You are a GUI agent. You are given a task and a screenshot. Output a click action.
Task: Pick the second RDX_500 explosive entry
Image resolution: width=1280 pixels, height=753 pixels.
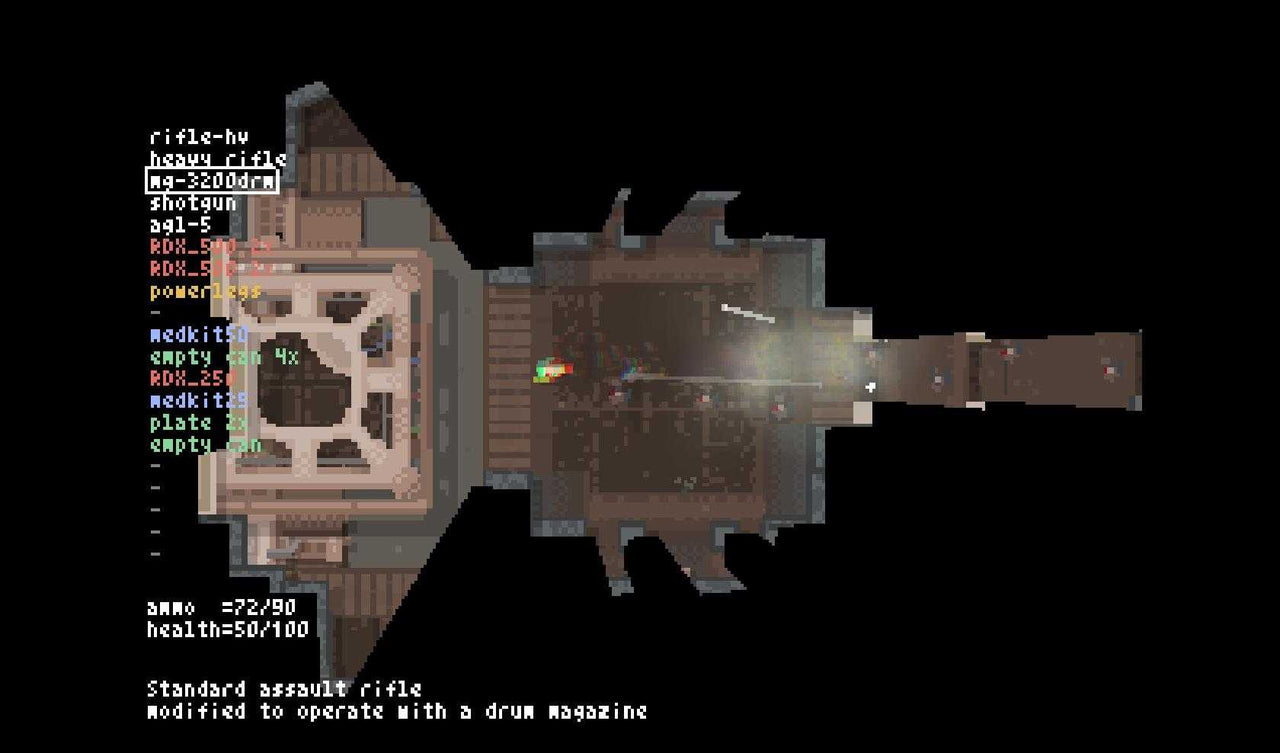click(190, 269)
